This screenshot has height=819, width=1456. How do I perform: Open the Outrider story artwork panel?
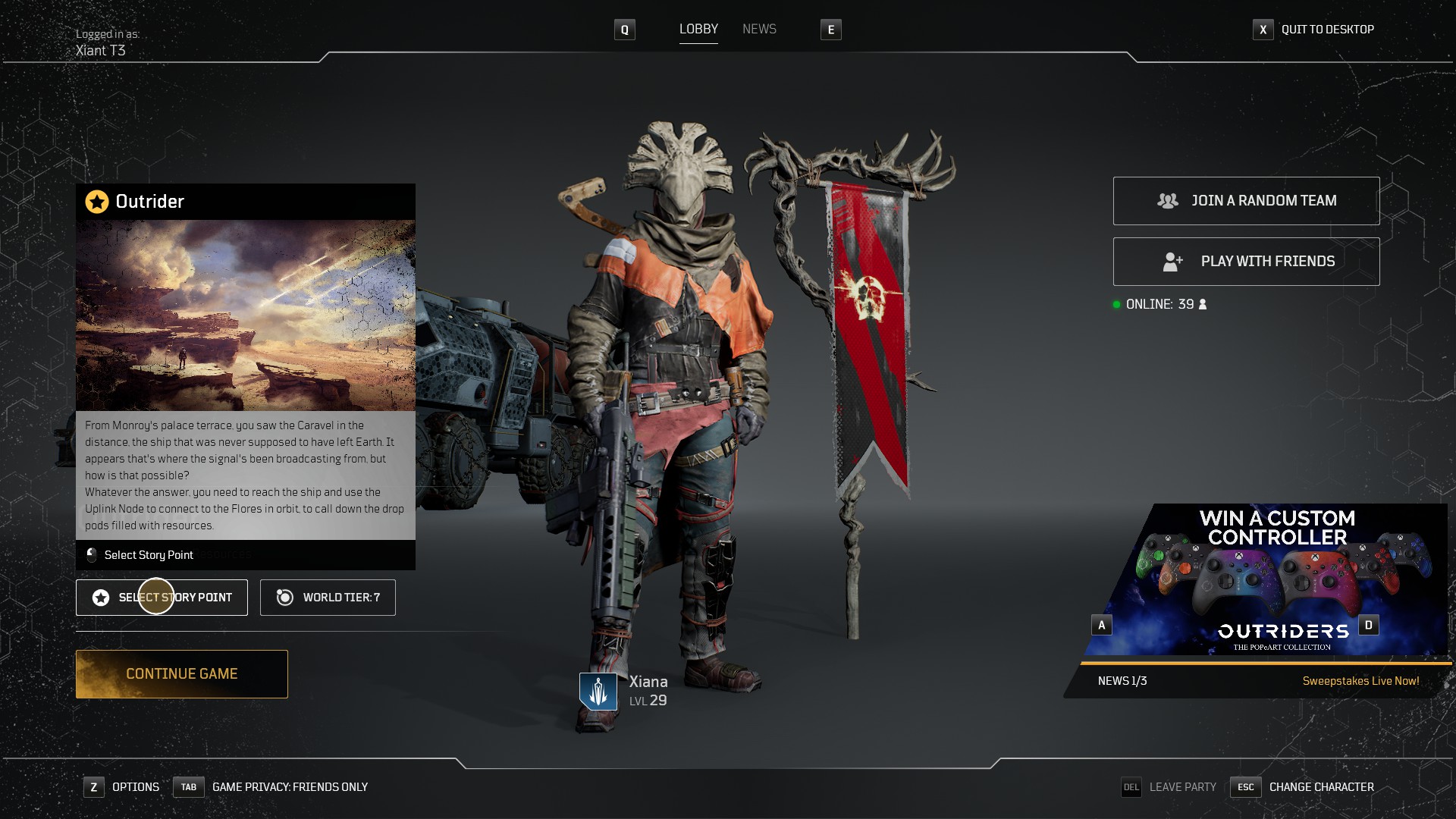pos(246,315)
